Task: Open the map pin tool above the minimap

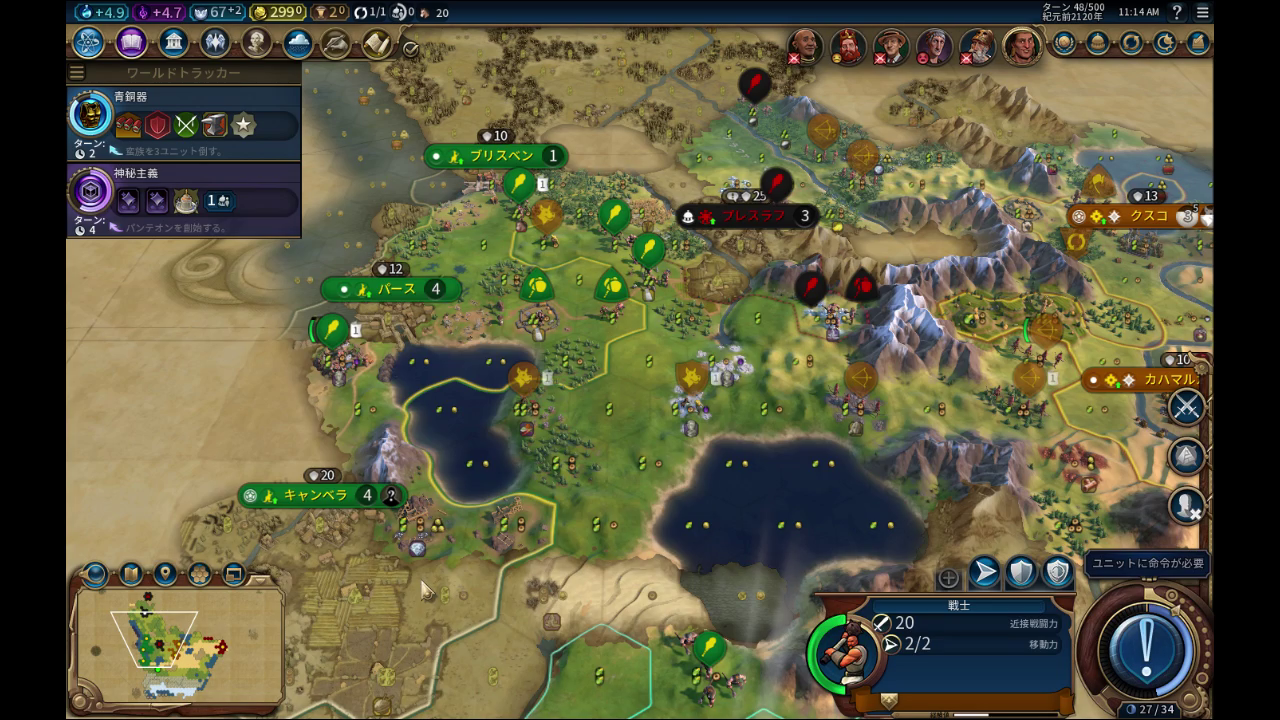Action: pos(165,574)
